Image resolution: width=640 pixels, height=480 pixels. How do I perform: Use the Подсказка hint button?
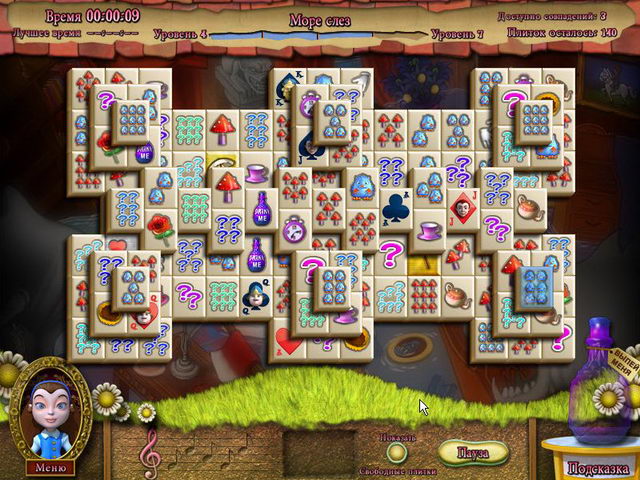pos(598,467)
